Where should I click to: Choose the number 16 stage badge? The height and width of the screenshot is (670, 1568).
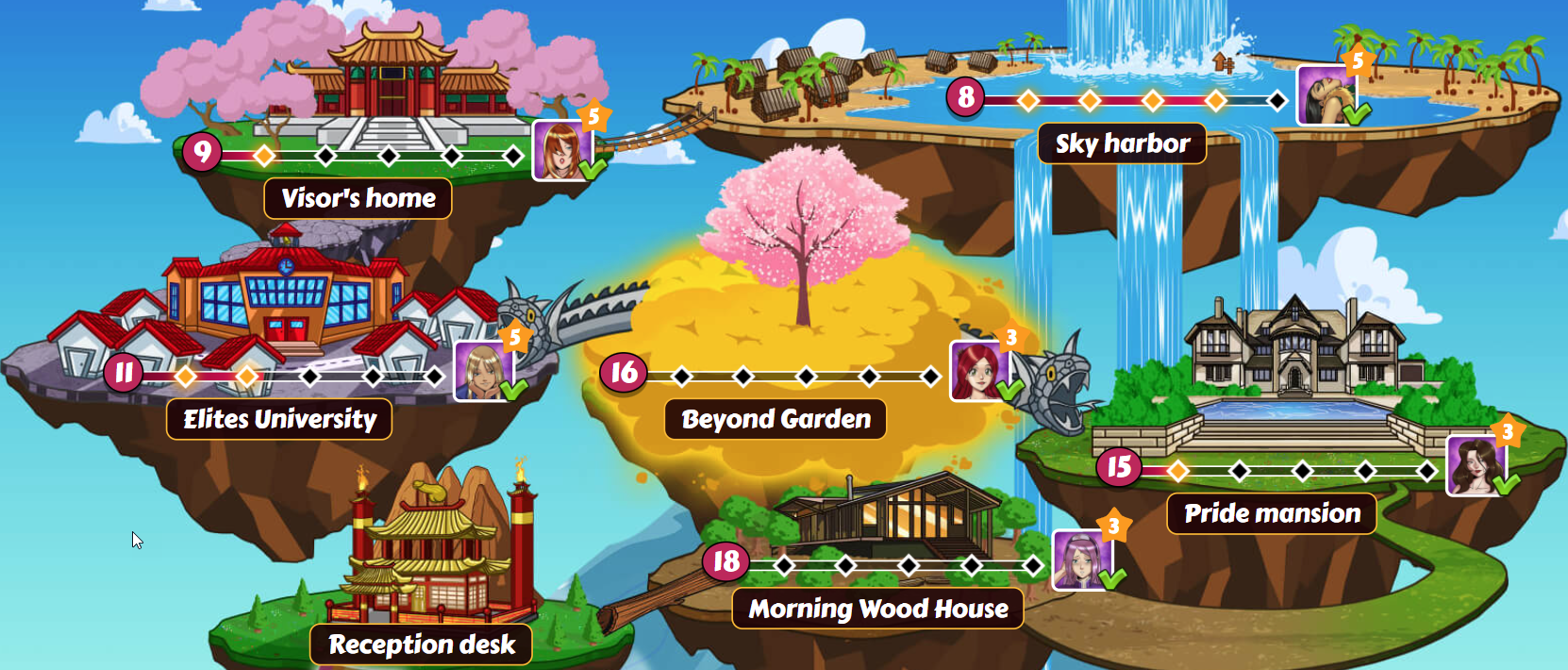pos(623,373)
